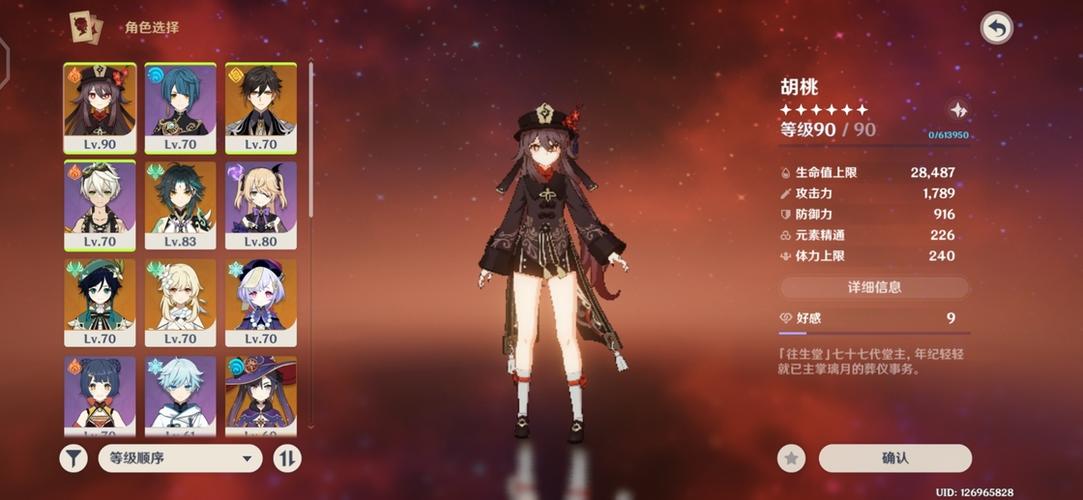Open the 等级顺序 sort dropdown

(x=180, y=458)
